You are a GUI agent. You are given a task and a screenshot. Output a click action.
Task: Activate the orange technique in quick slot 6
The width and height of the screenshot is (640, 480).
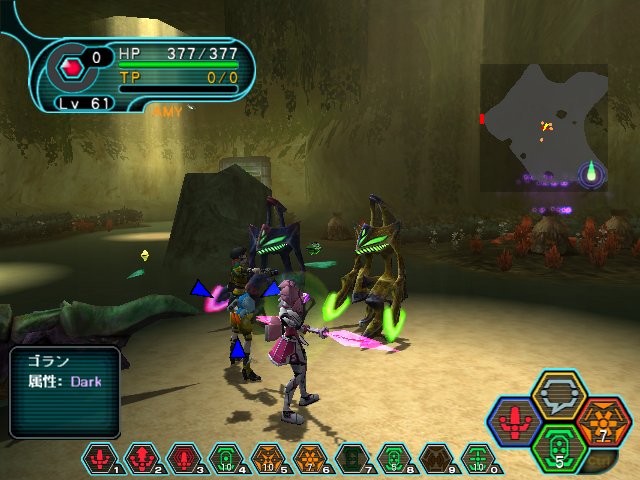pos(310,460)
